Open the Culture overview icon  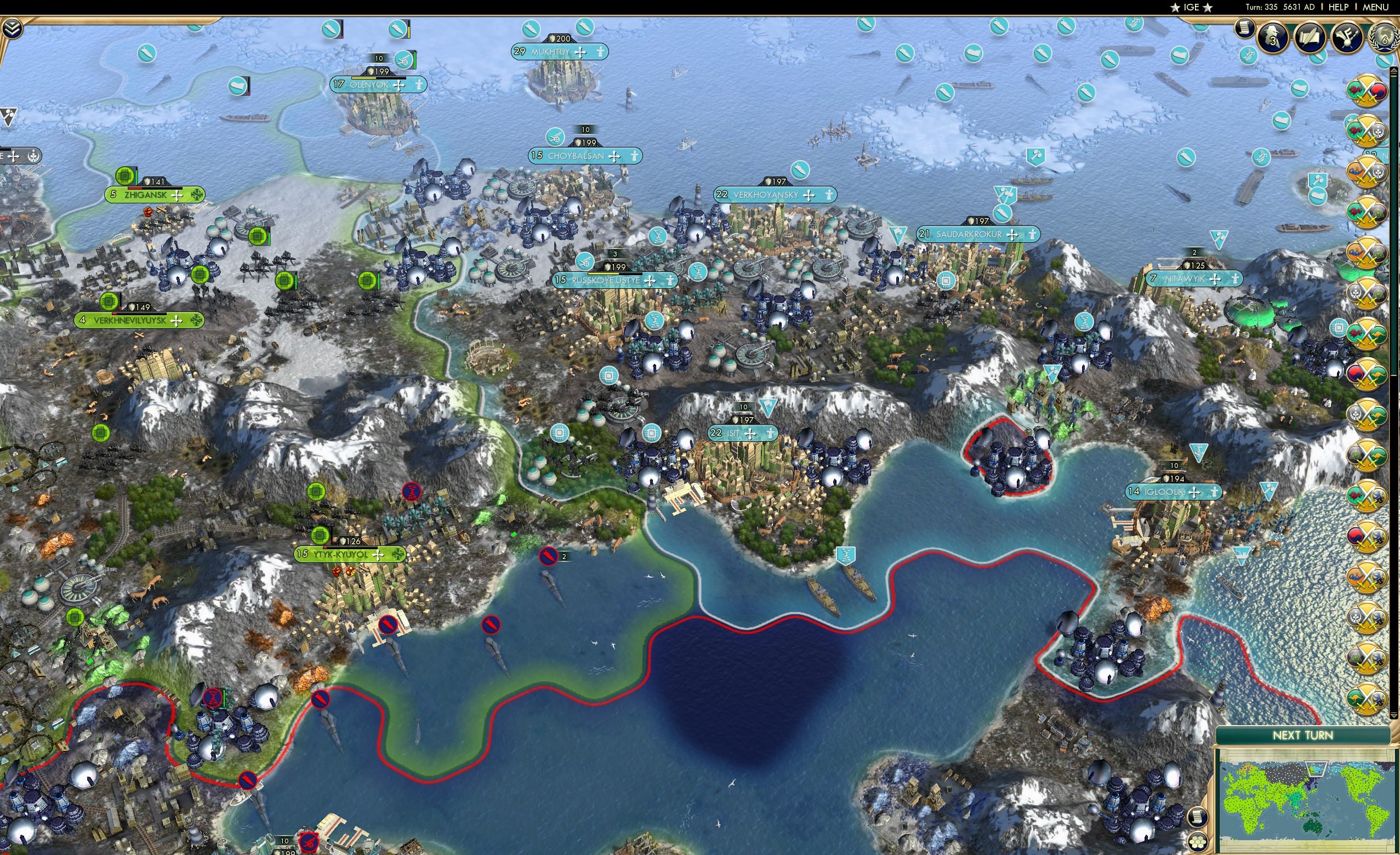1348,37
